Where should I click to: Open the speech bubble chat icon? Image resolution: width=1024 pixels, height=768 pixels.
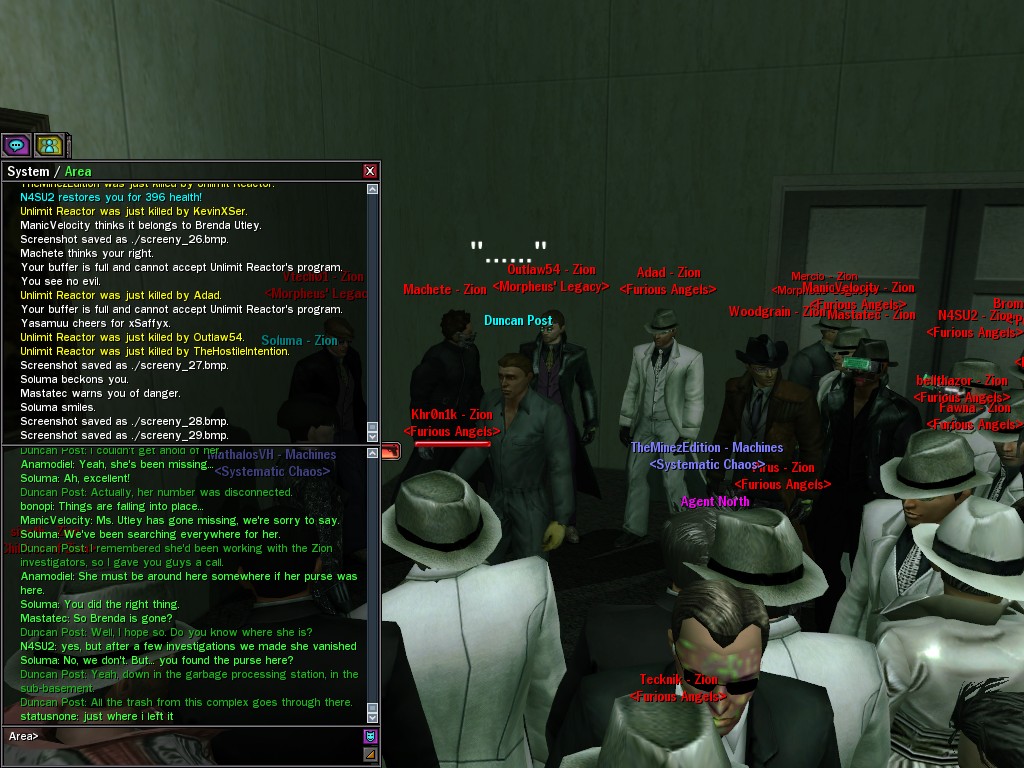tap(16, 145)
